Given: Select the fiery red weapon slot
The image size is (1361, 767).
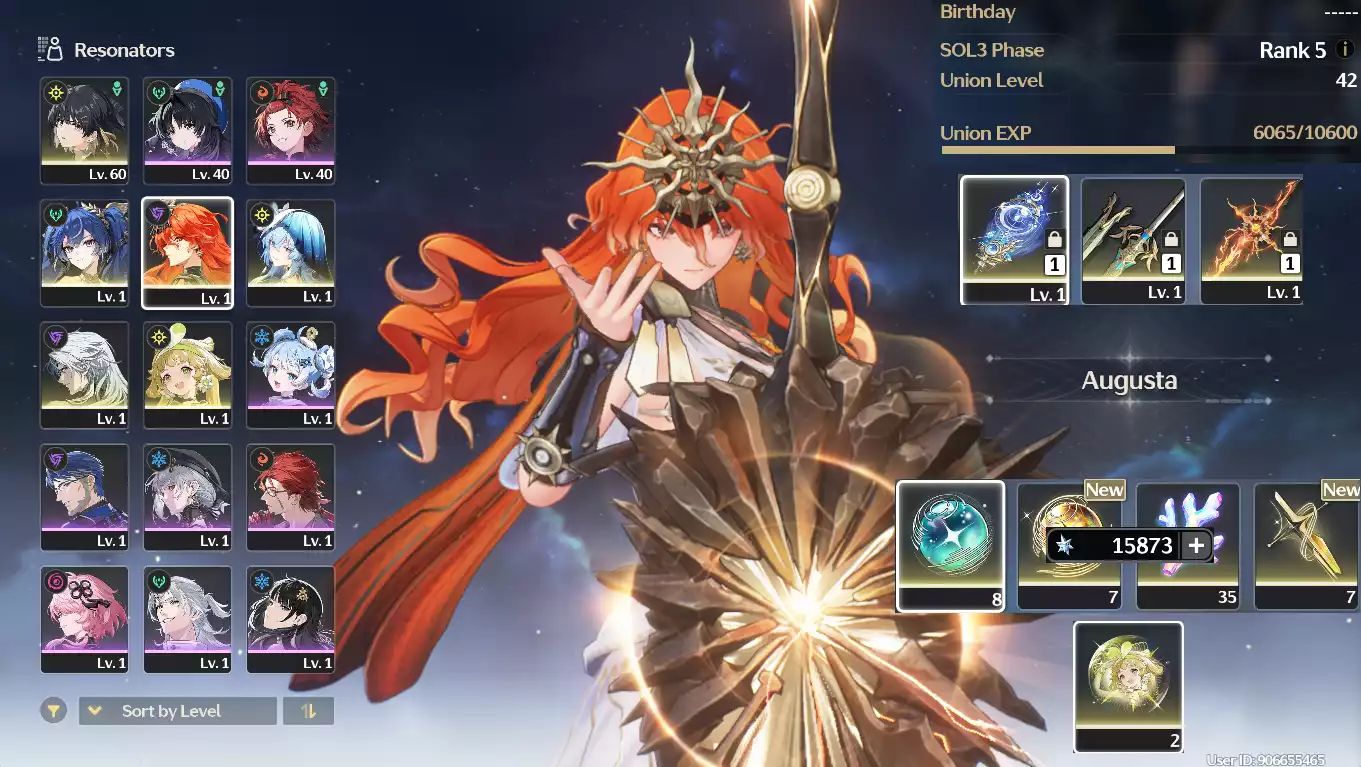Looking at the screenshot, I should [x=1251, y=239].
